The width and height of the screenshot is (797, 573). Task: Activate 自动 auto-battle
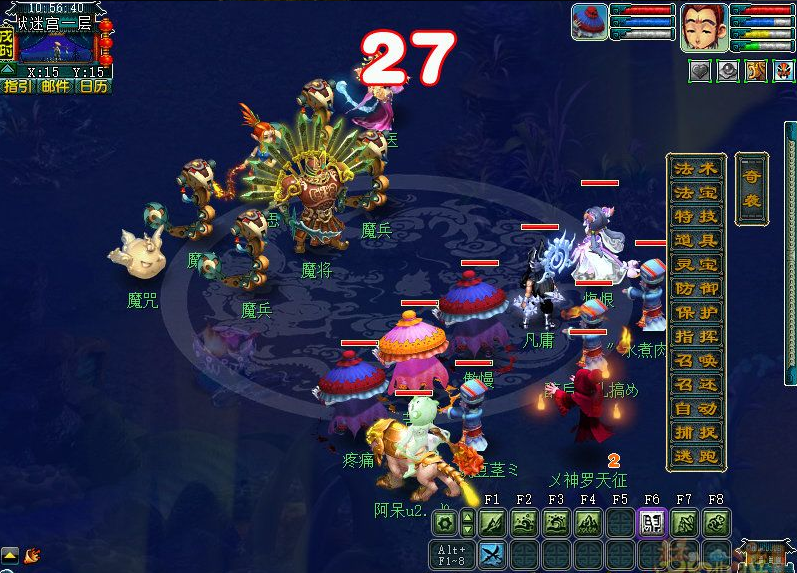click(x=697, y=408)
